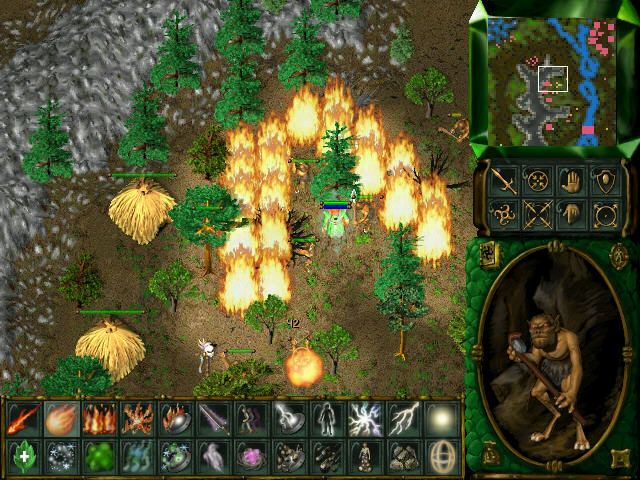Select the humanoid silhouette spell icon

(325, 418)
